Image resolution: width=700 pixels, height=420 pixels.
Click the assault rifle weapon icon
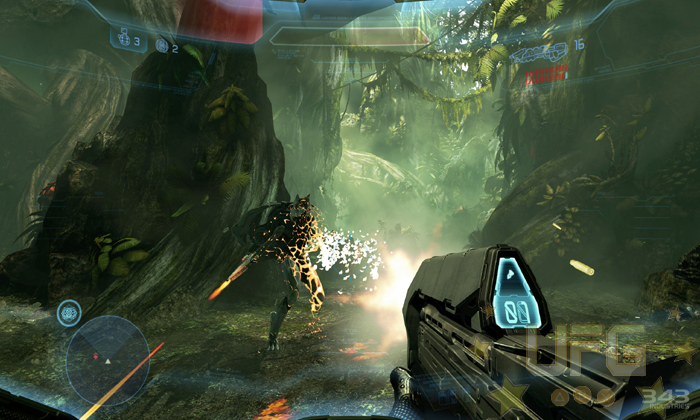[538, 50]
